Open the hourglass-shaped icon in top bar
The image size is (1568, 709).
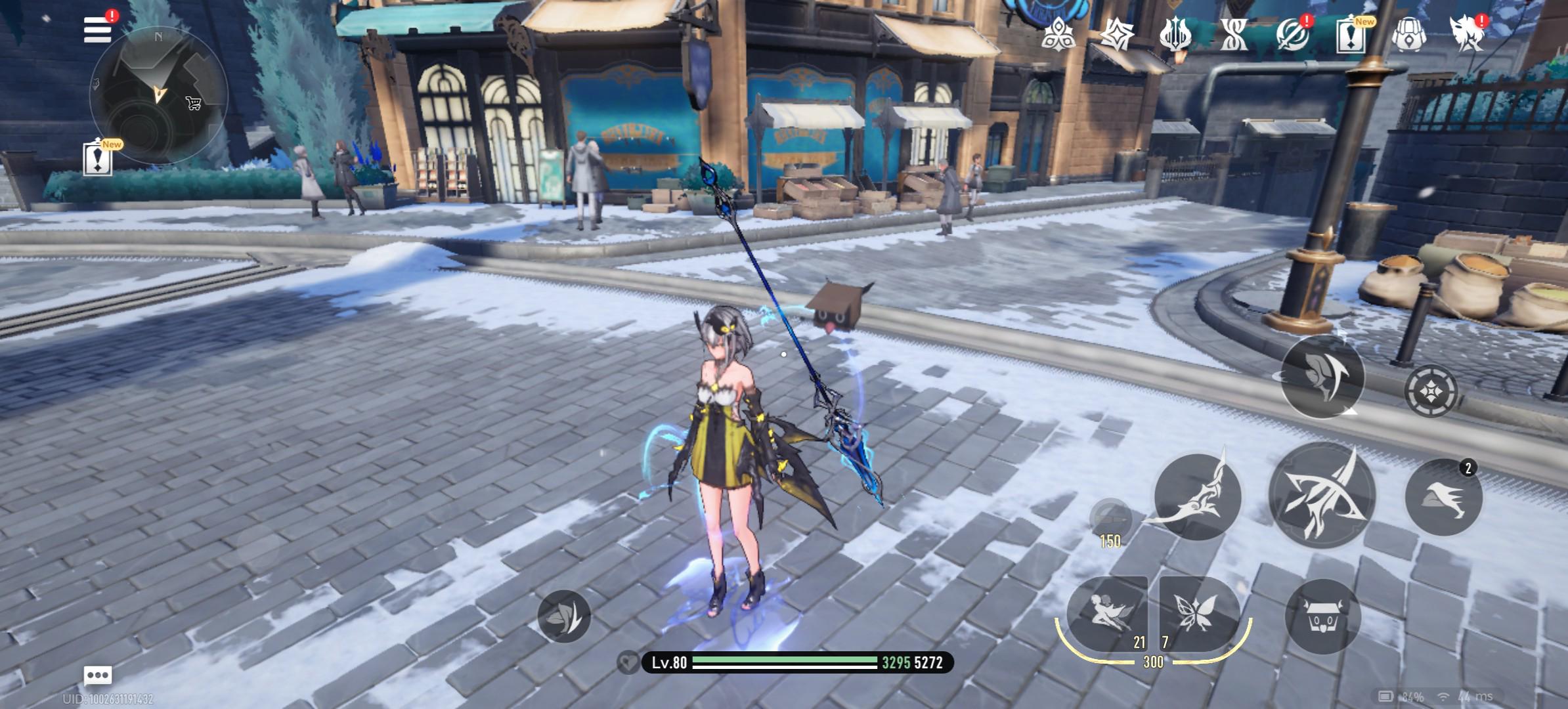(x=1233, y=33)
